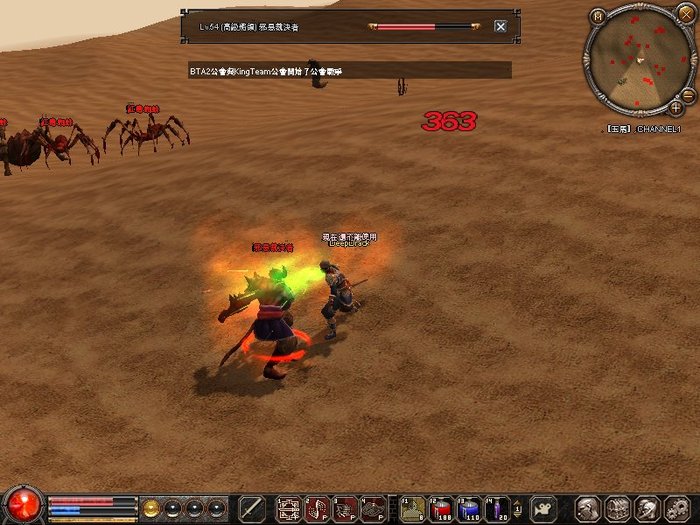Toggle the camera view button
Image resolution: width=700 pixels, height=525 pixels.
(x=543, y=508)
